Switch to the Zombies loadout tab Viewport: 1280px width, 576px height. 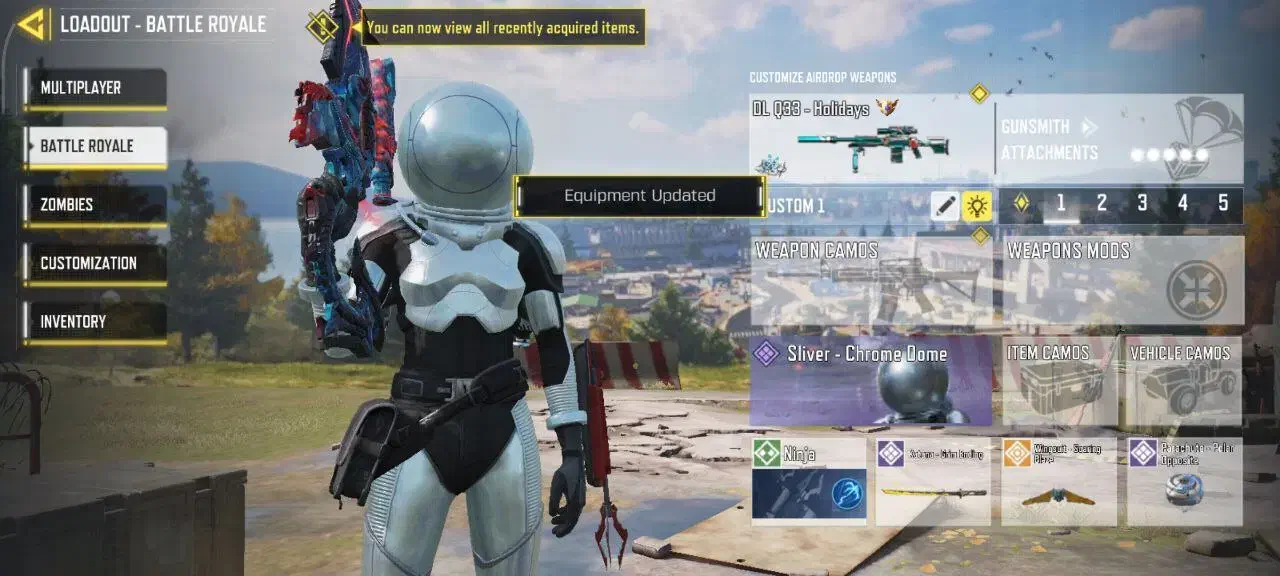click(96, 205)
